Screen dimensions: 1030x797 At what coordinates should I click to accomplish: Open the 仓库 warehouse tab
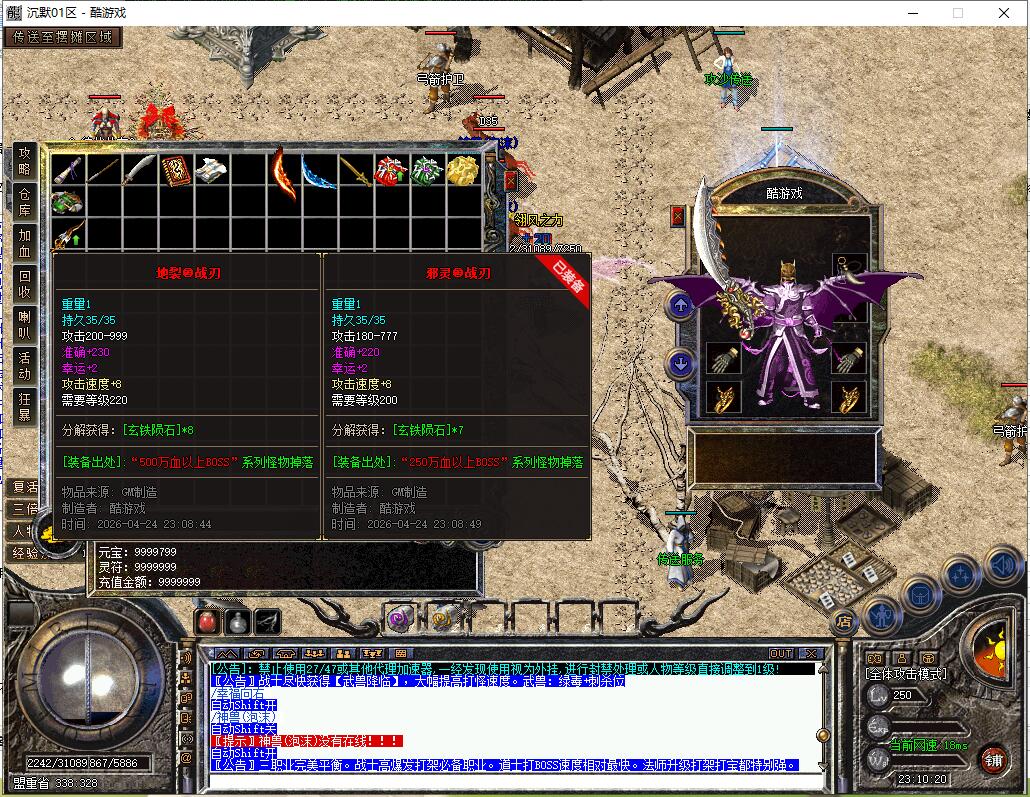(x=25, y=201)
